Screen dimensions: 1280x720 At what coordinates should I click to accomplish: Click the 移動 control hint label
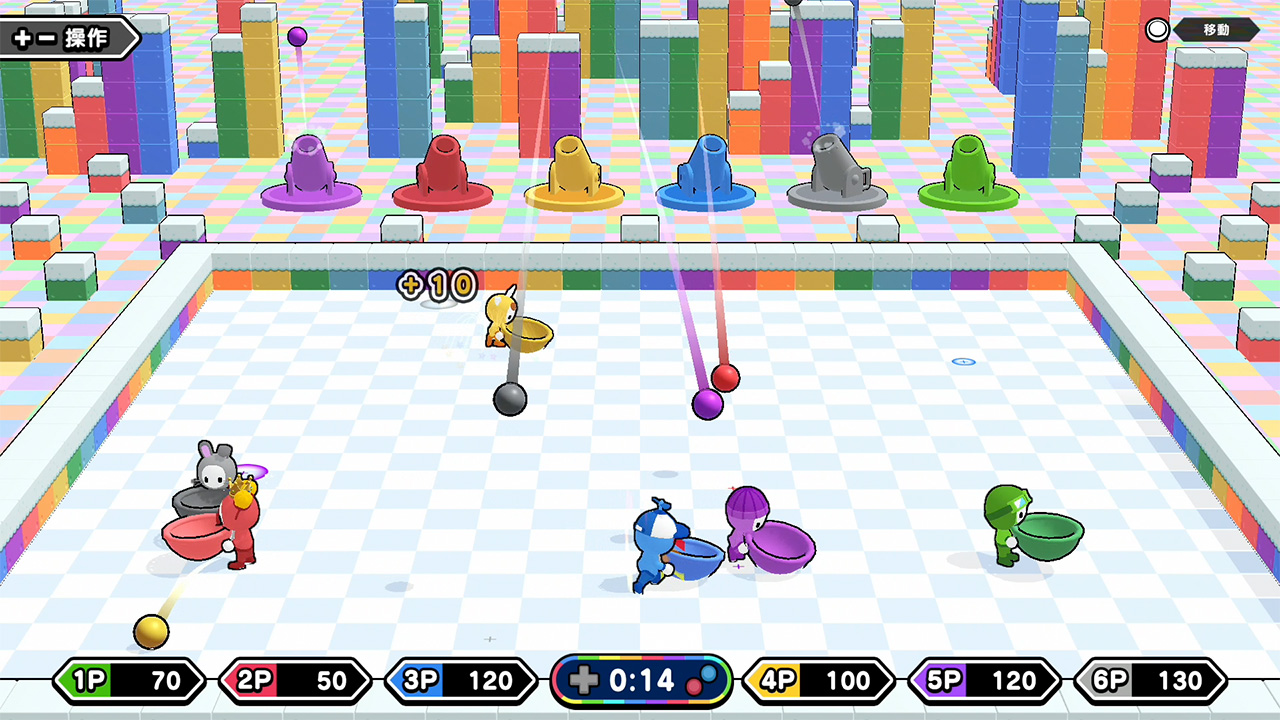[x=1216, y=30]
